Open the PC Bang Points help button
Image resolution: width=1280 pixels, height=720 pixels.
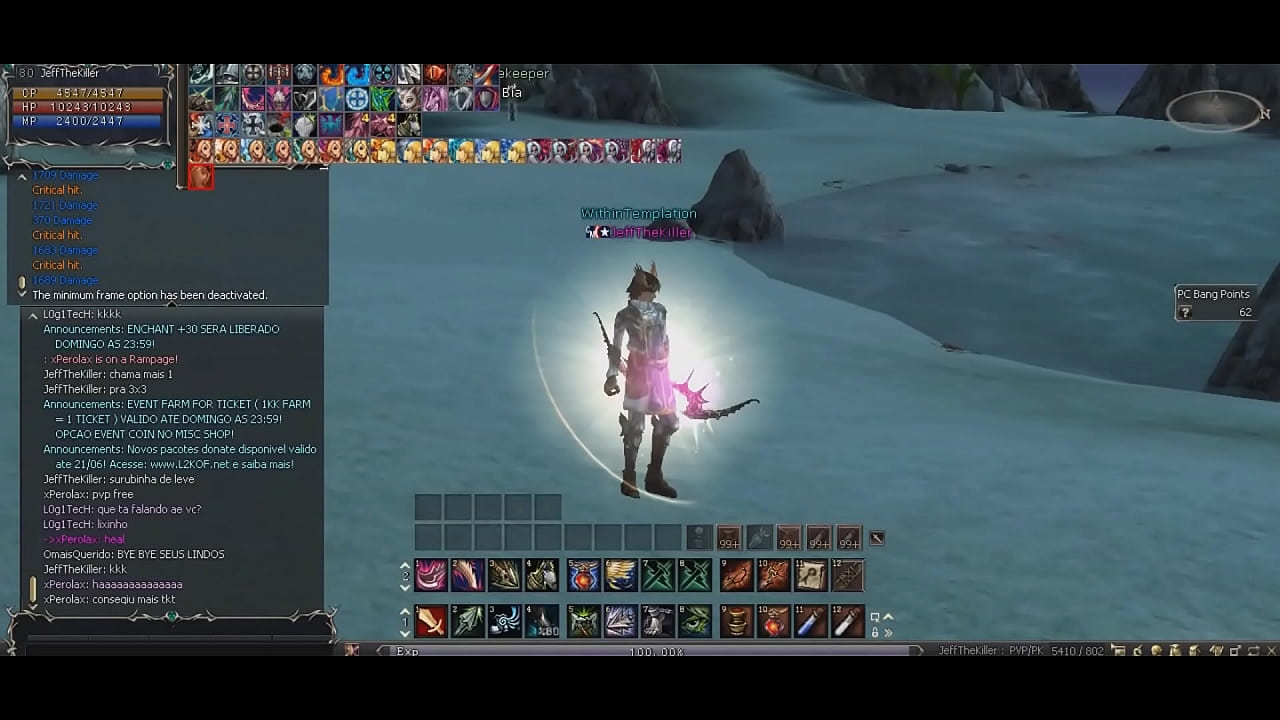[x=1185, y=313]
